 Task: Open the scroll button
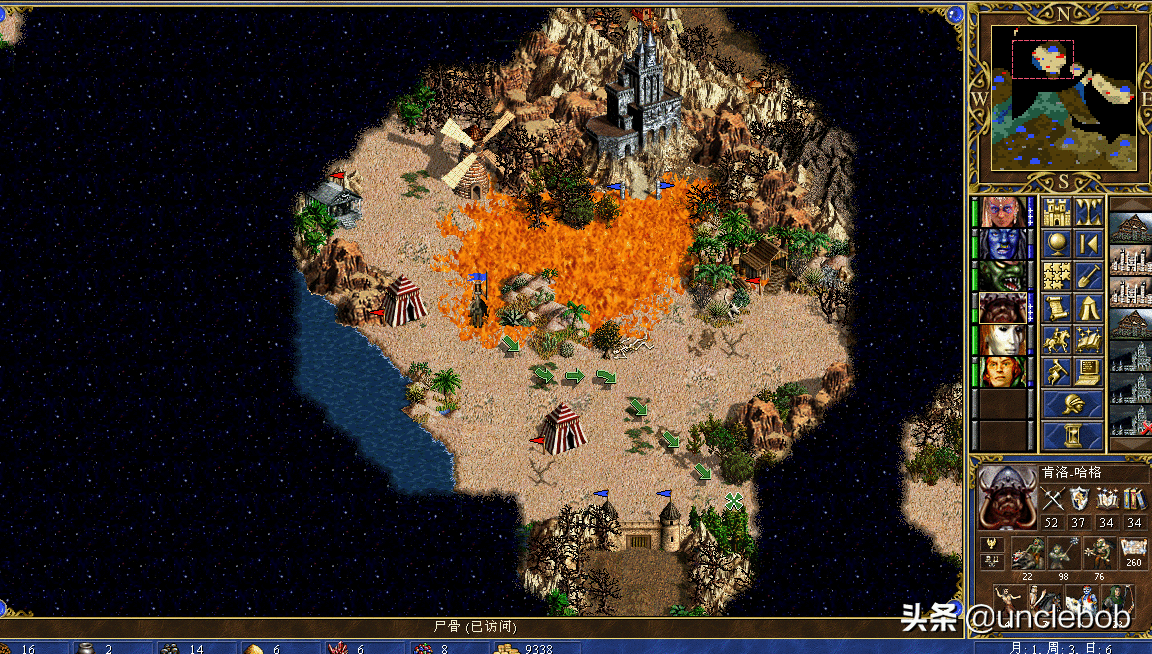(x=1056, y=308)
